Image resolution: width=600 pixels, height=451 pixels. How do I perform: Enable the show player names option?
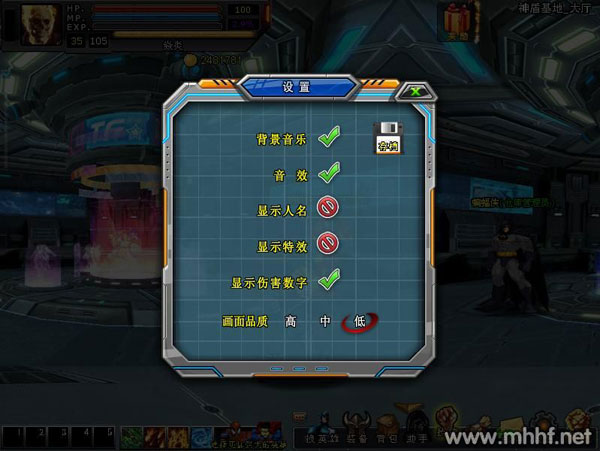coord(328,209)
